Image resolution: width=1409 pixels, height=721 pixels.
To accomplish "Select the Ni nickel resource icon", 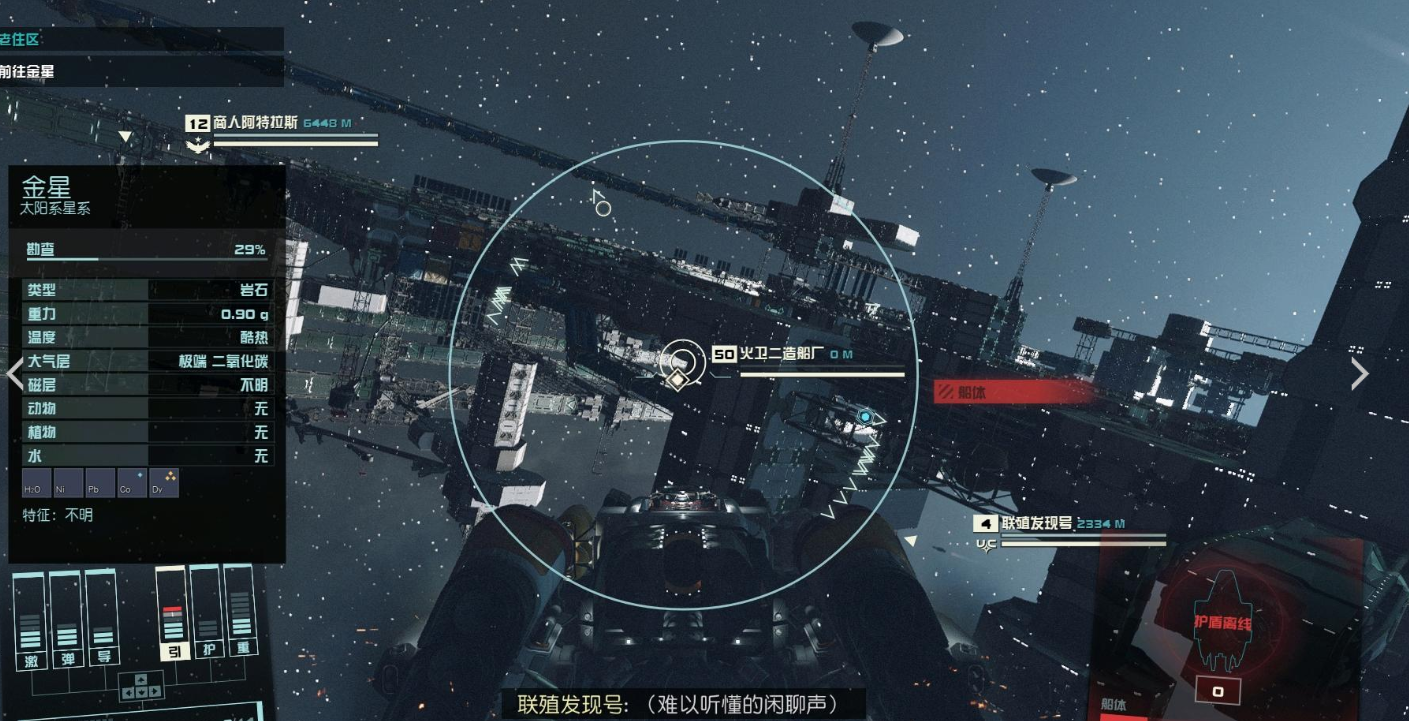I will (x=66, y=482).
